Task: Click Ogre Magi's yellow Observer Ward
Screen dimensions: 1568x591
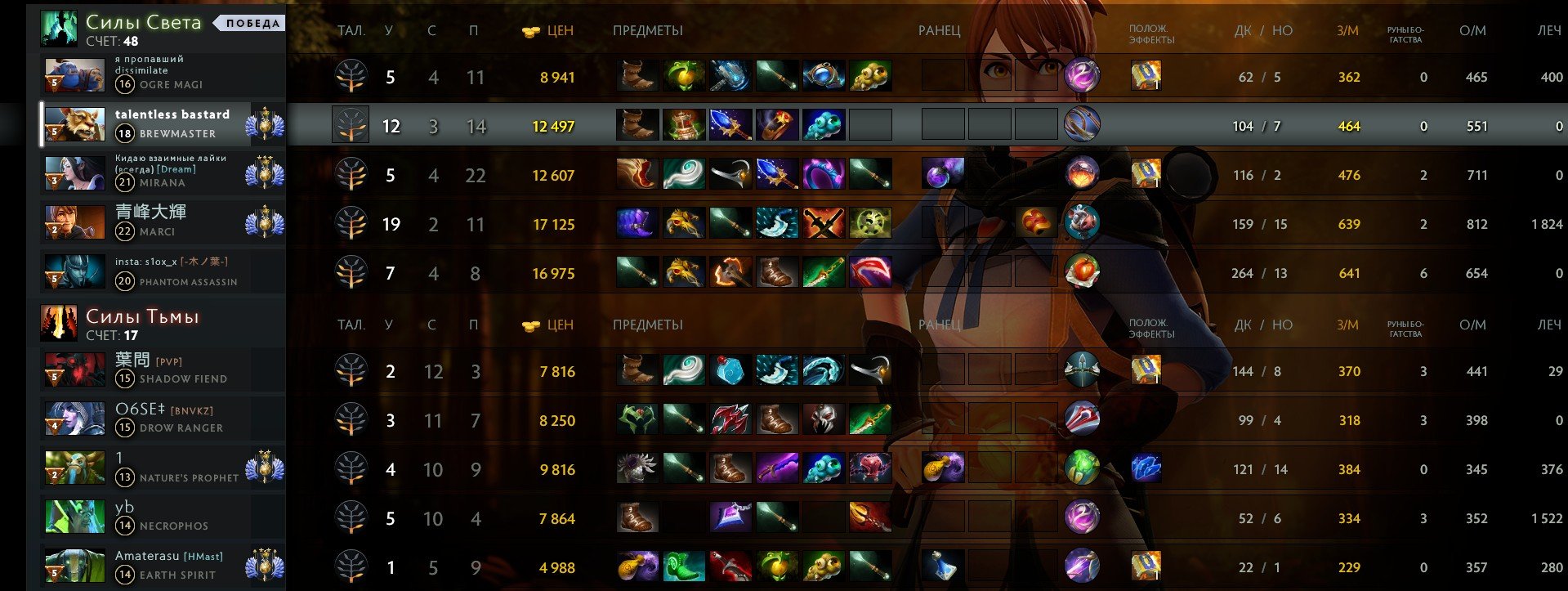Action: tap(870, 76)
